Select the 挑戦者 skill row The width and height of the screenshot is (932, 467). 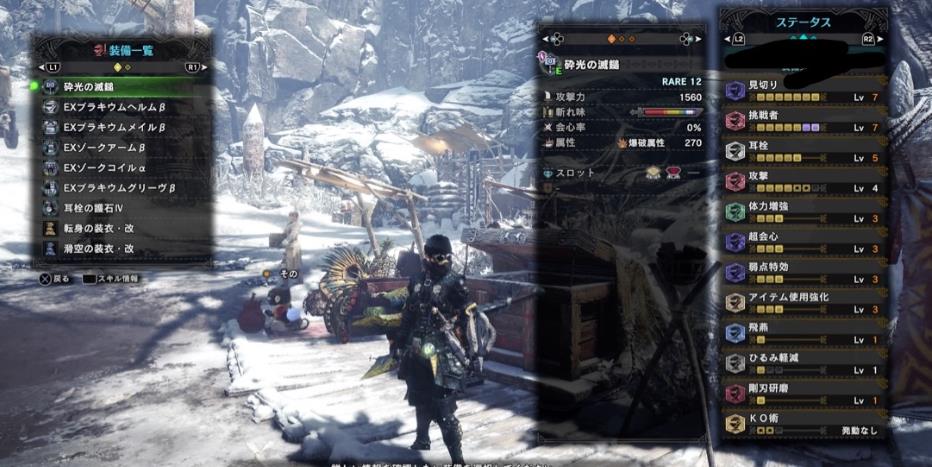point(805,121)
